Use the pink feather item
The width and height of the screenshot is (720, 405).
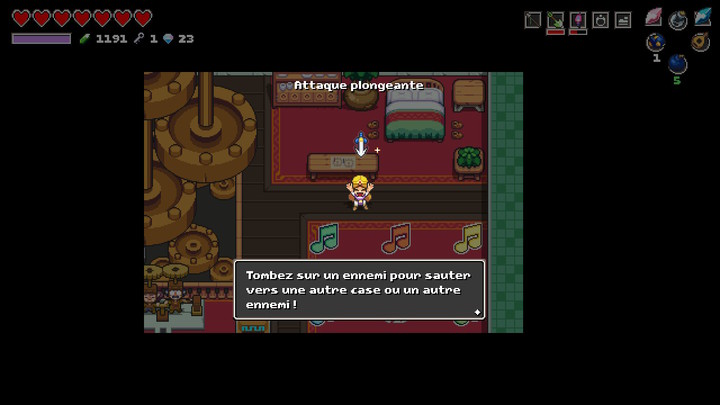(654, 17)
